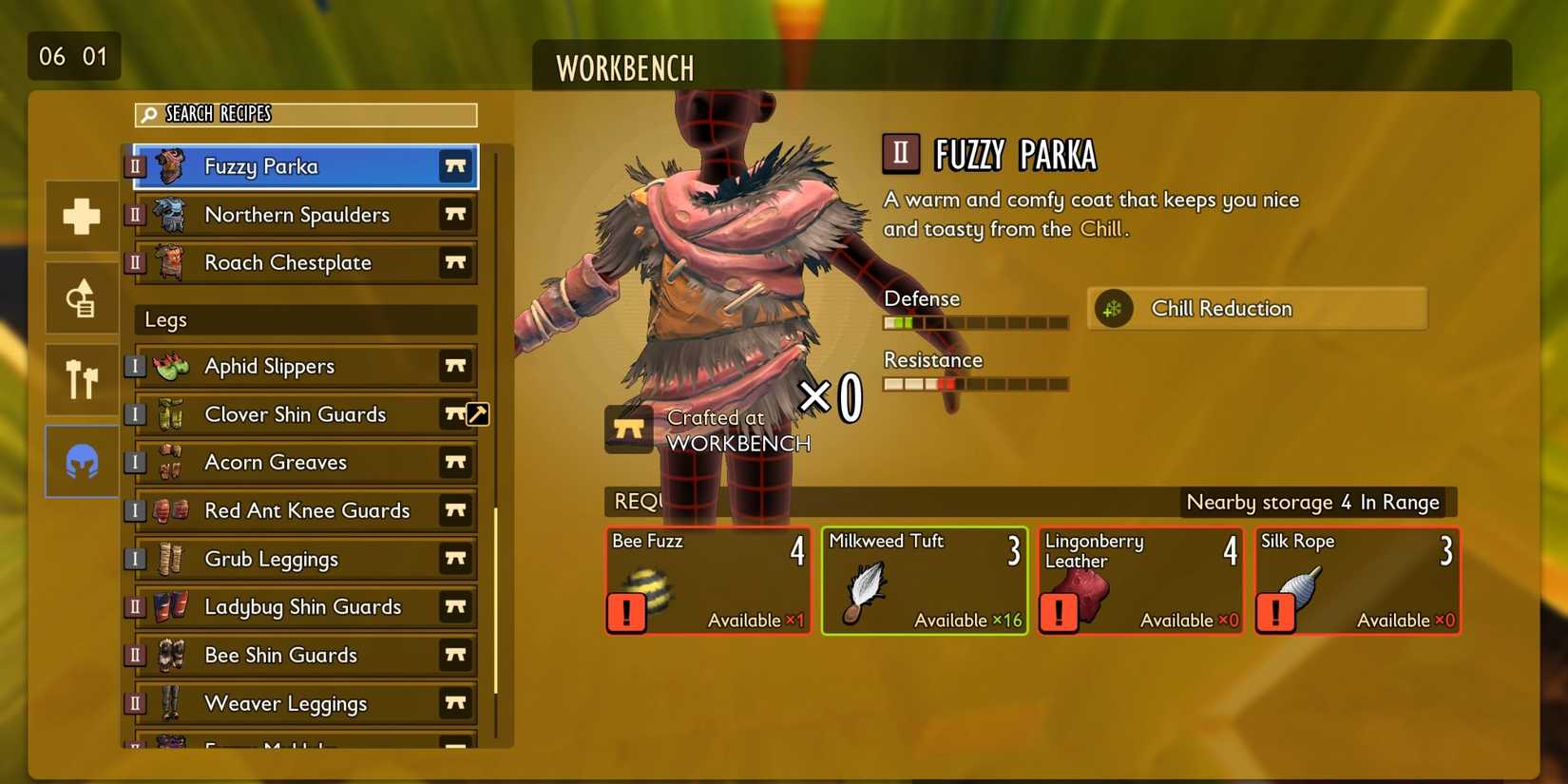
Task: Select the Acorn Greaves recipe
Action: (276, 462)
